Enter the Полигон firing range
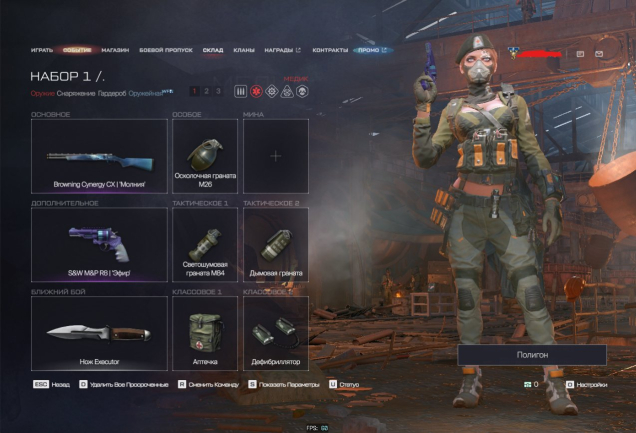 pos(532,355)
